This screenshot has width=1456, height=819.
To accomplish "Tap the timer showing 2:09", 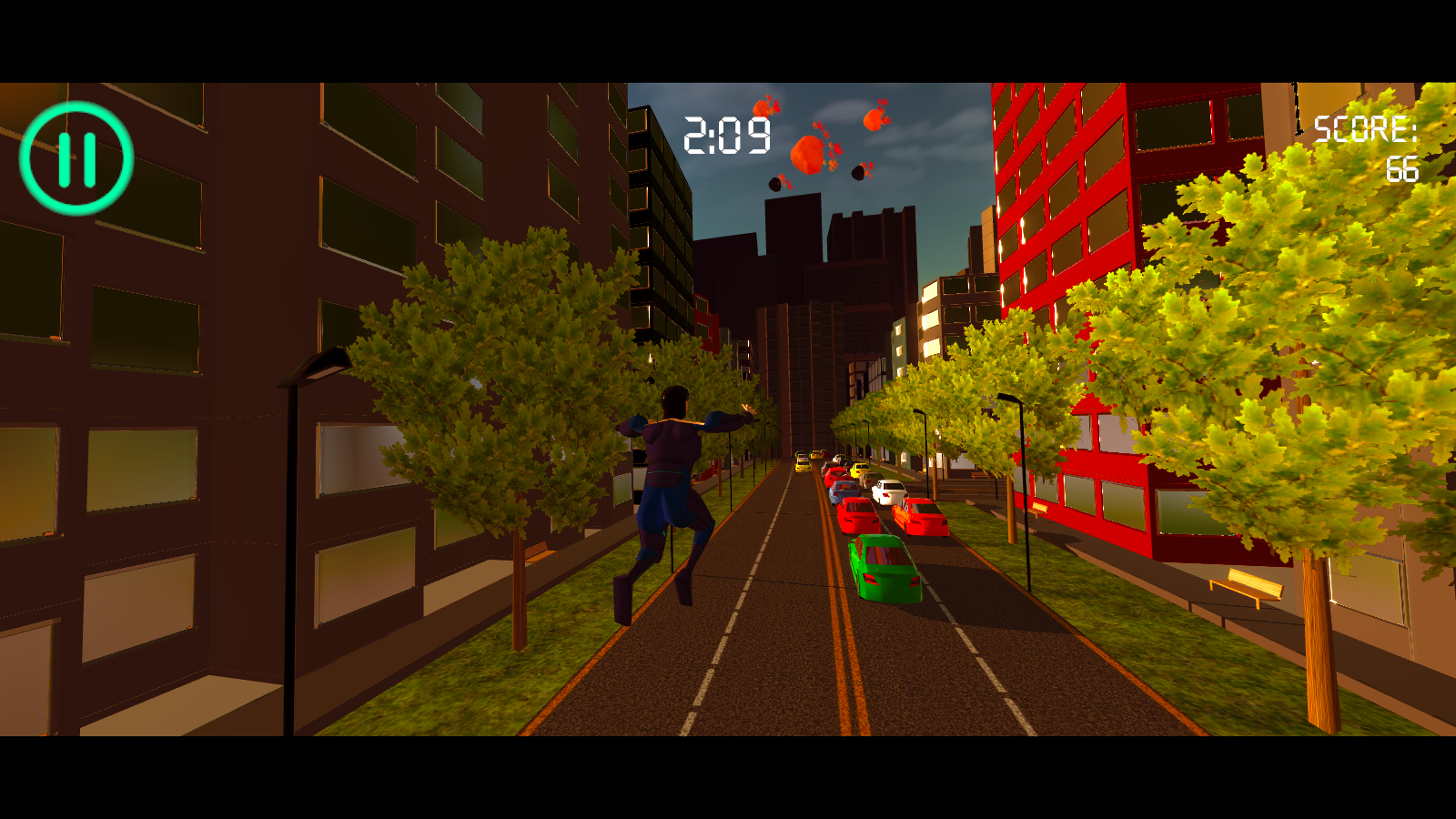I will 726,135.
